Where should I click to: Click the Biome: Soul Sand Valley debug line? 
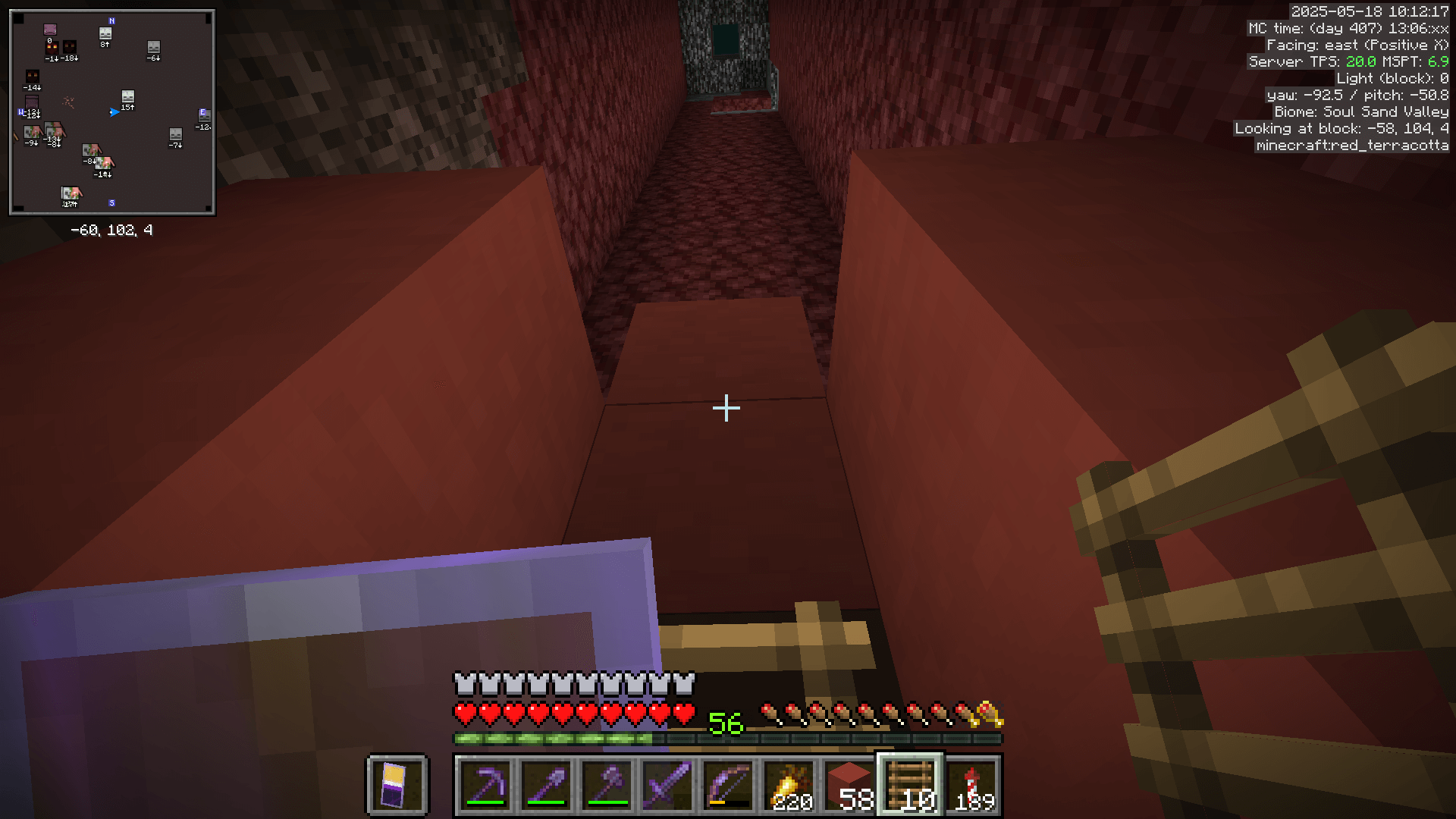pyautogui.click(x=1360, y=111)
